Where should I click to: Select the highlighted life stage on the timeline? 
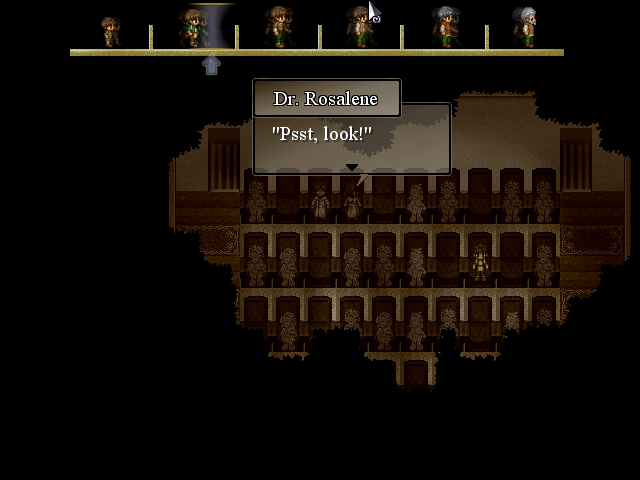tap(193, 28)
